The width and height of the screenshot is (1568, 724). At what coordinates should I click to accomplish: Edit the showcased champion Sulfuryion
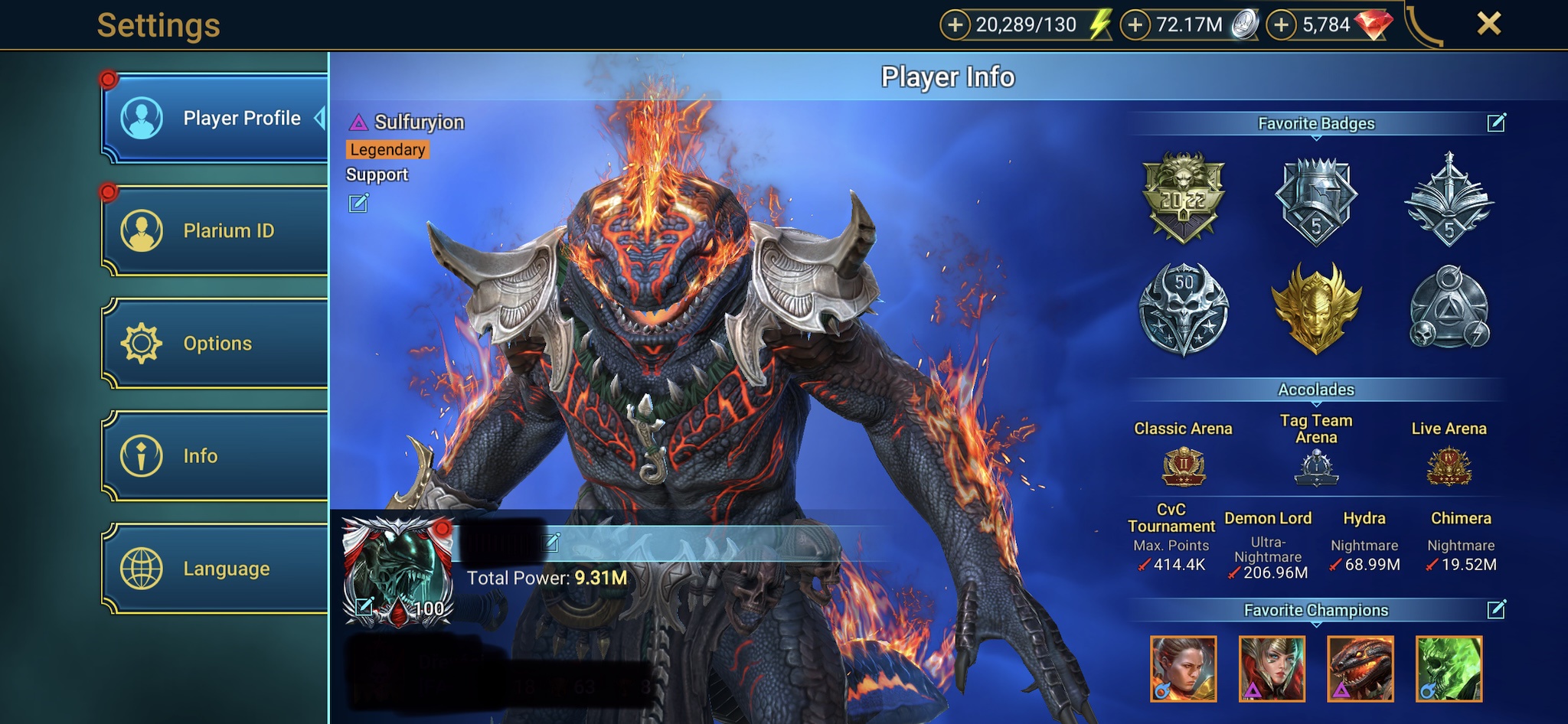pos(358,203)
